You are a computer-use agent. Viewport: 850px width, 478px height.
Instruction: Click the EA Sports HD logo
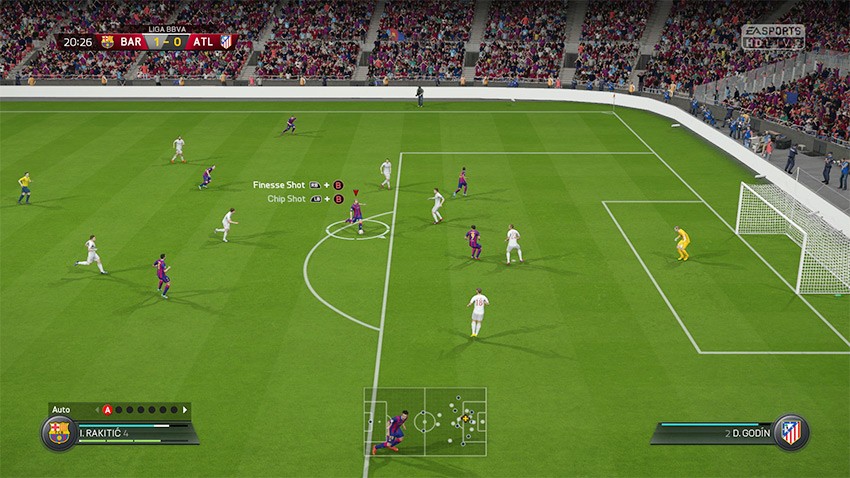point(772,38)
